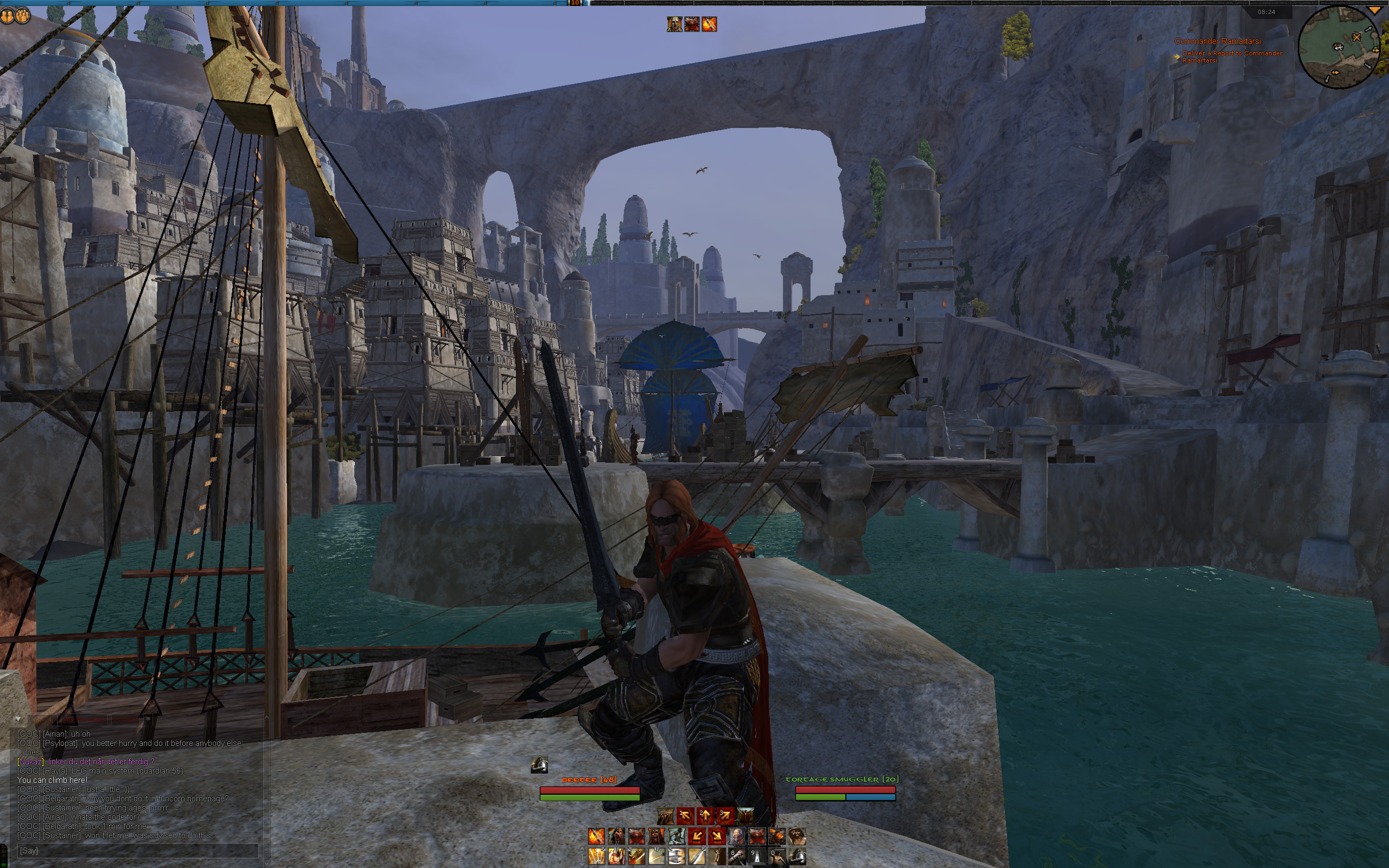The image size is (1389, 868).
Task: Open the minimap
Action: click(1339, 48)
